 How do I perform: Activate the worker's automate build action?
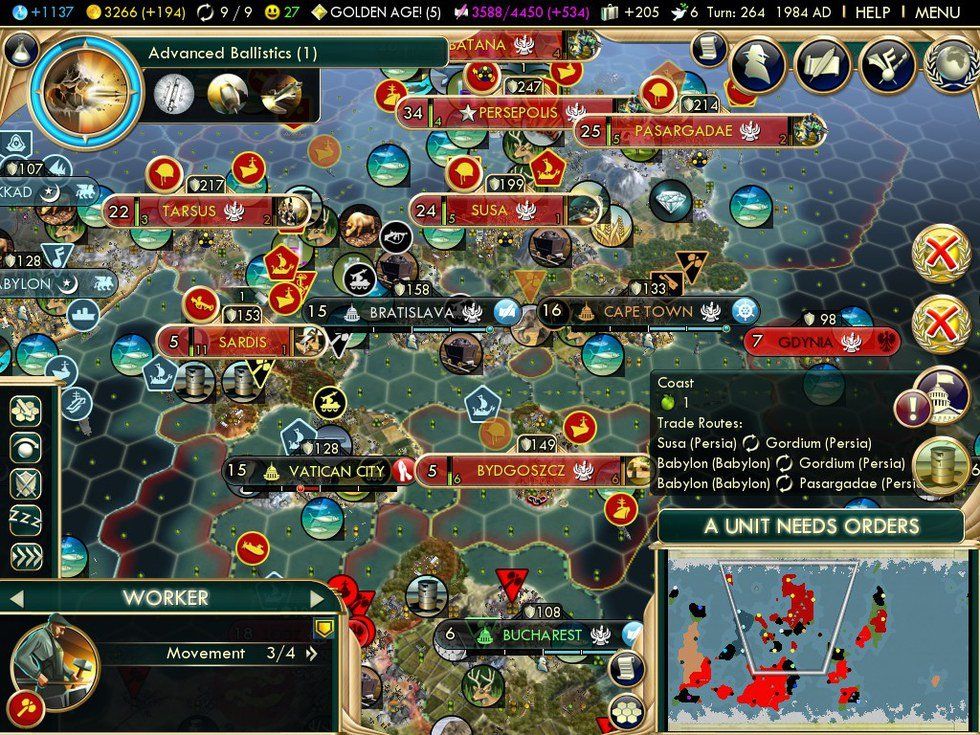[25, 410]
